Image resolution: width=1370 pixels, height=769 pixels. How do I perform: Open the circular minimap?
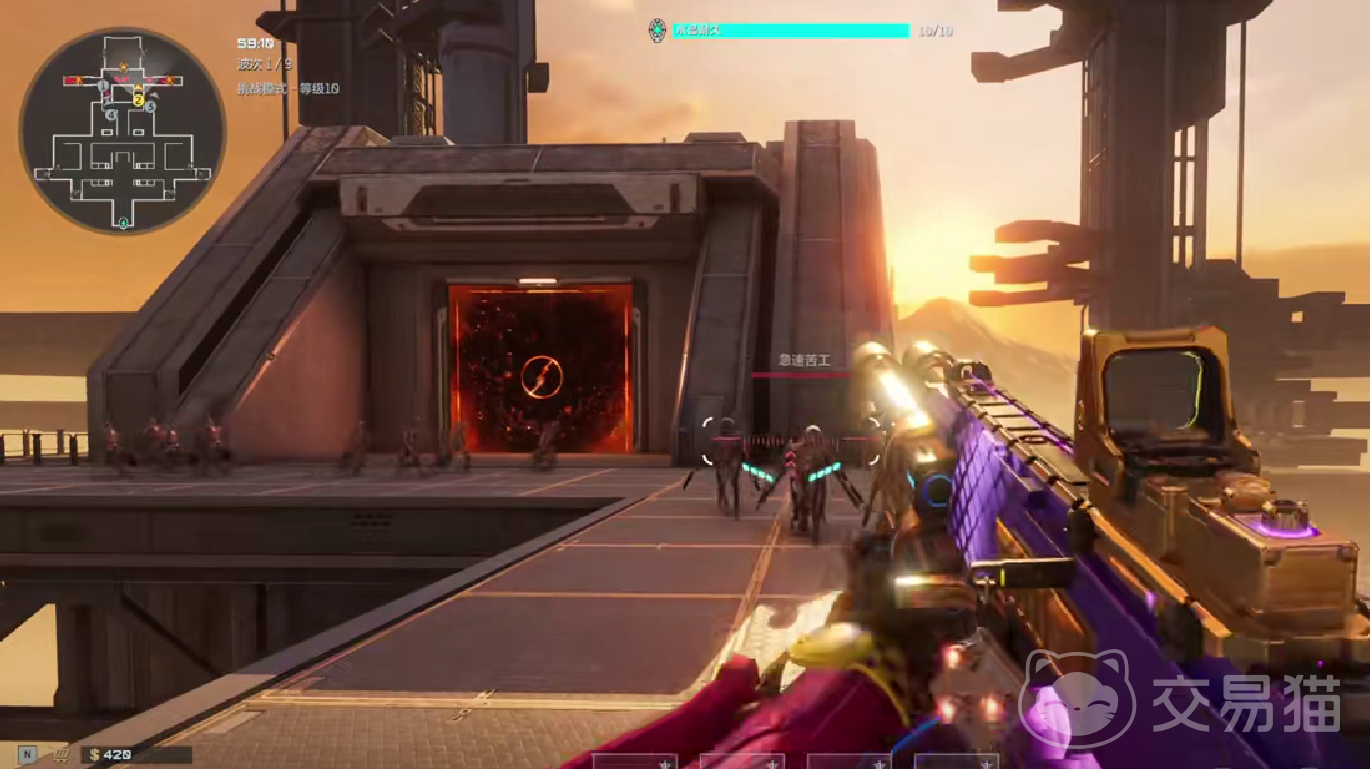click(123, 131)
